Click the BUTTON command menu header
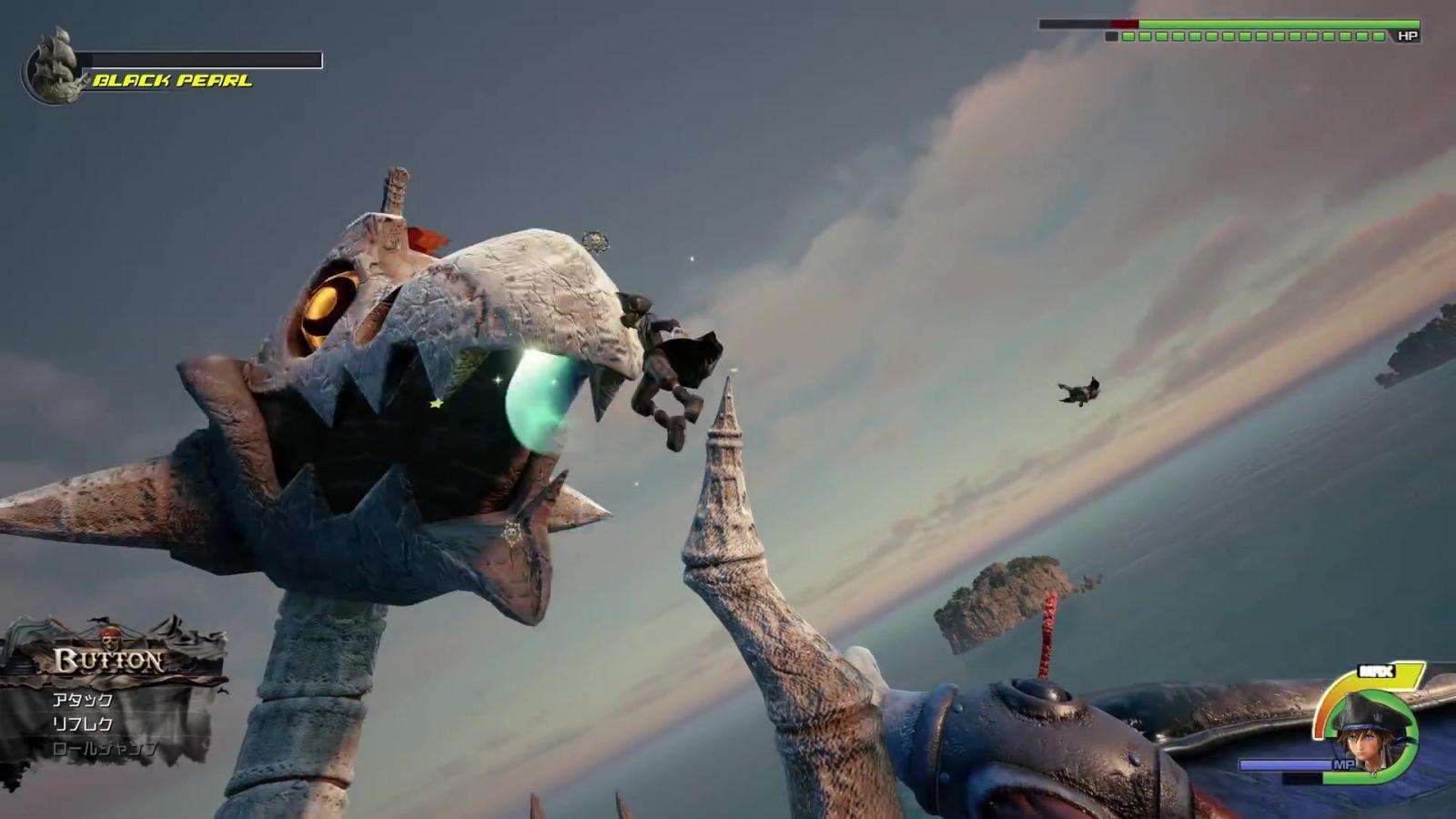1456x819 pixels. pyautogui.click(x=109, y=661)
